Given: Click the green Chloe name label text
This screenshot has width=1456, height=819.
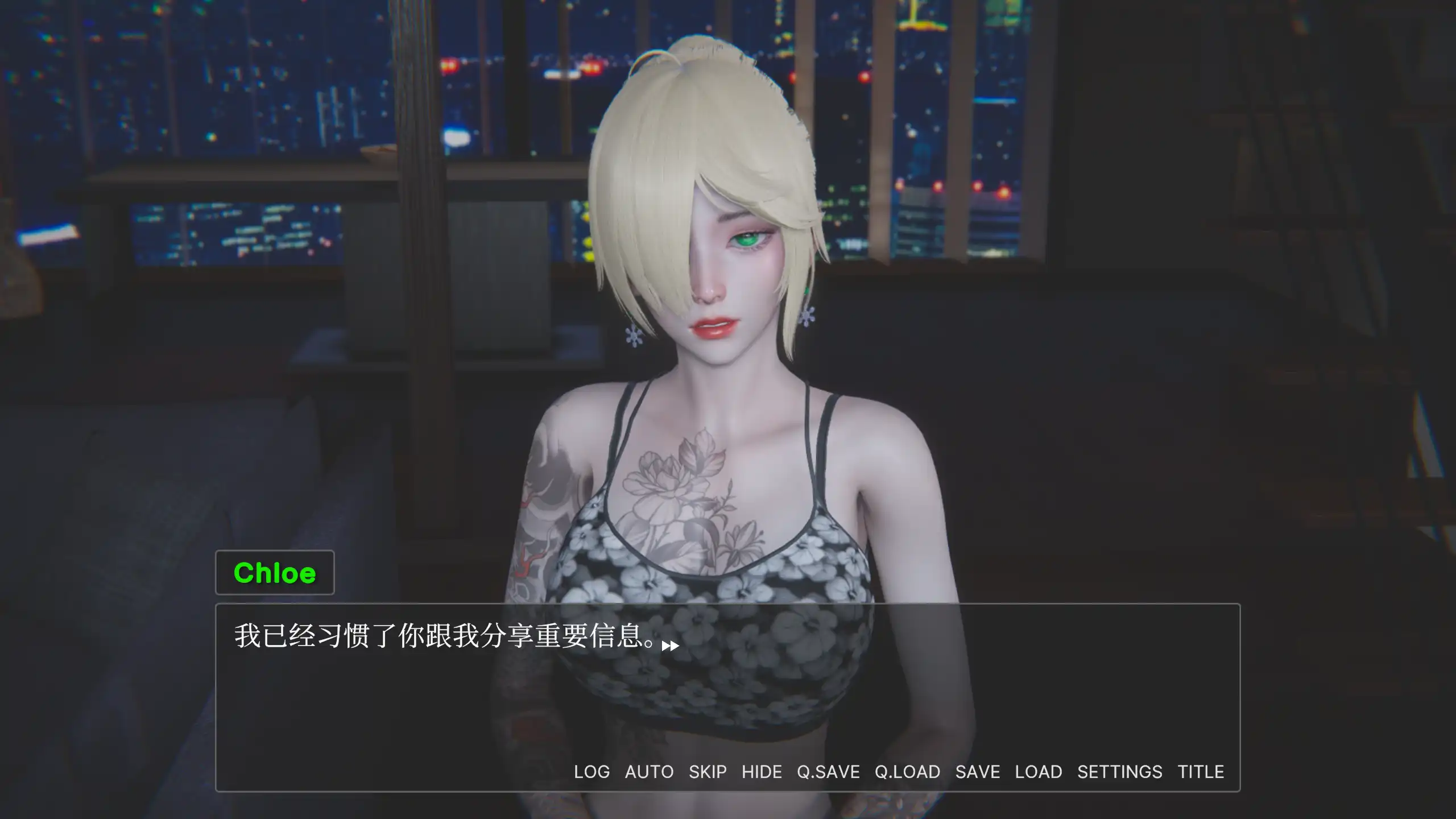Looking at the screenshot, I should click(x=274, y=573).
